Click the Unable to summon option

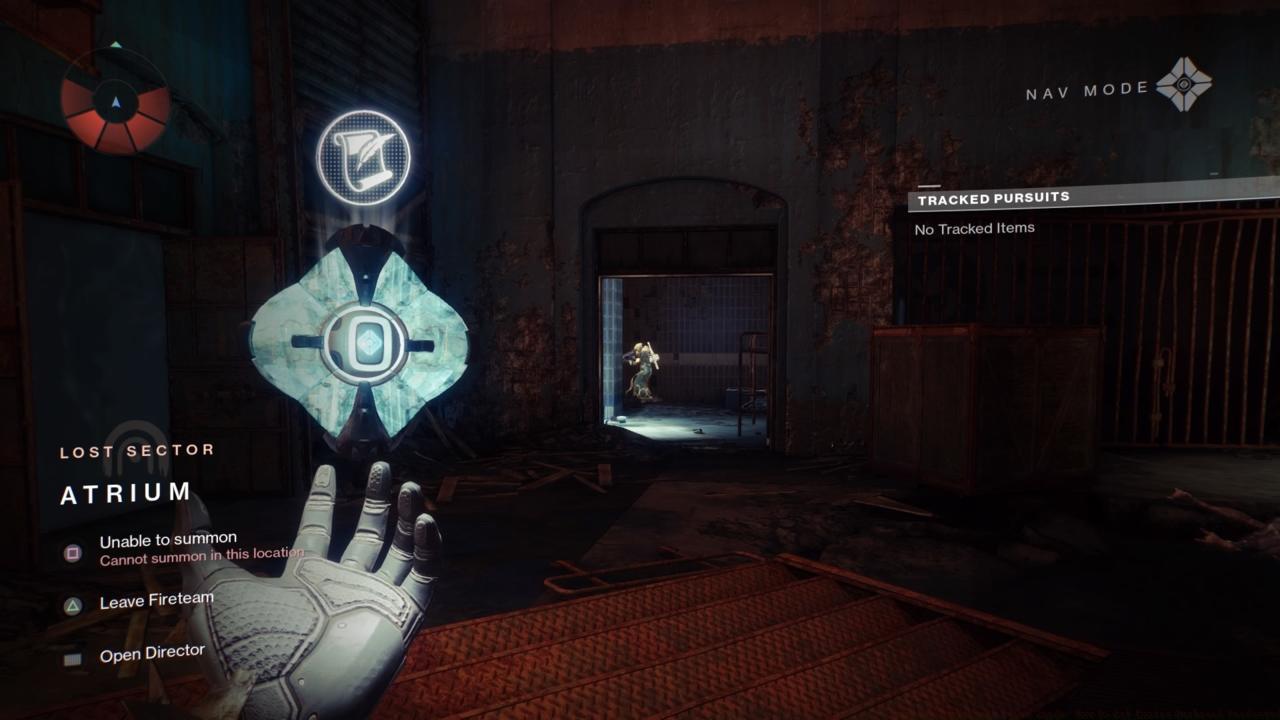[x=168, y=541]
